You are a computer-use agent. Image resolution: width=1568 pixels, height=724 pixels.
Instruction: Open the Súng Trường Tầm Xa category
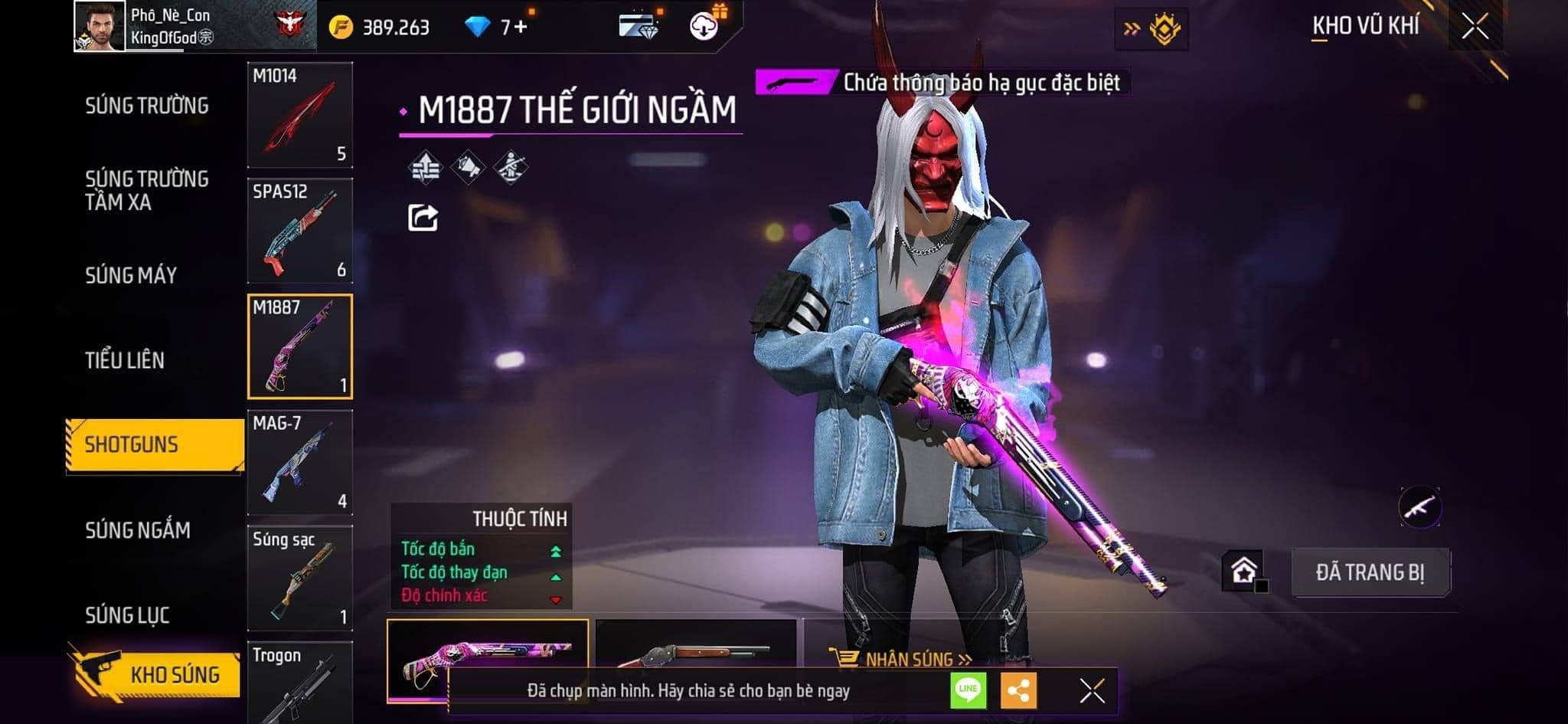[146, 190]
